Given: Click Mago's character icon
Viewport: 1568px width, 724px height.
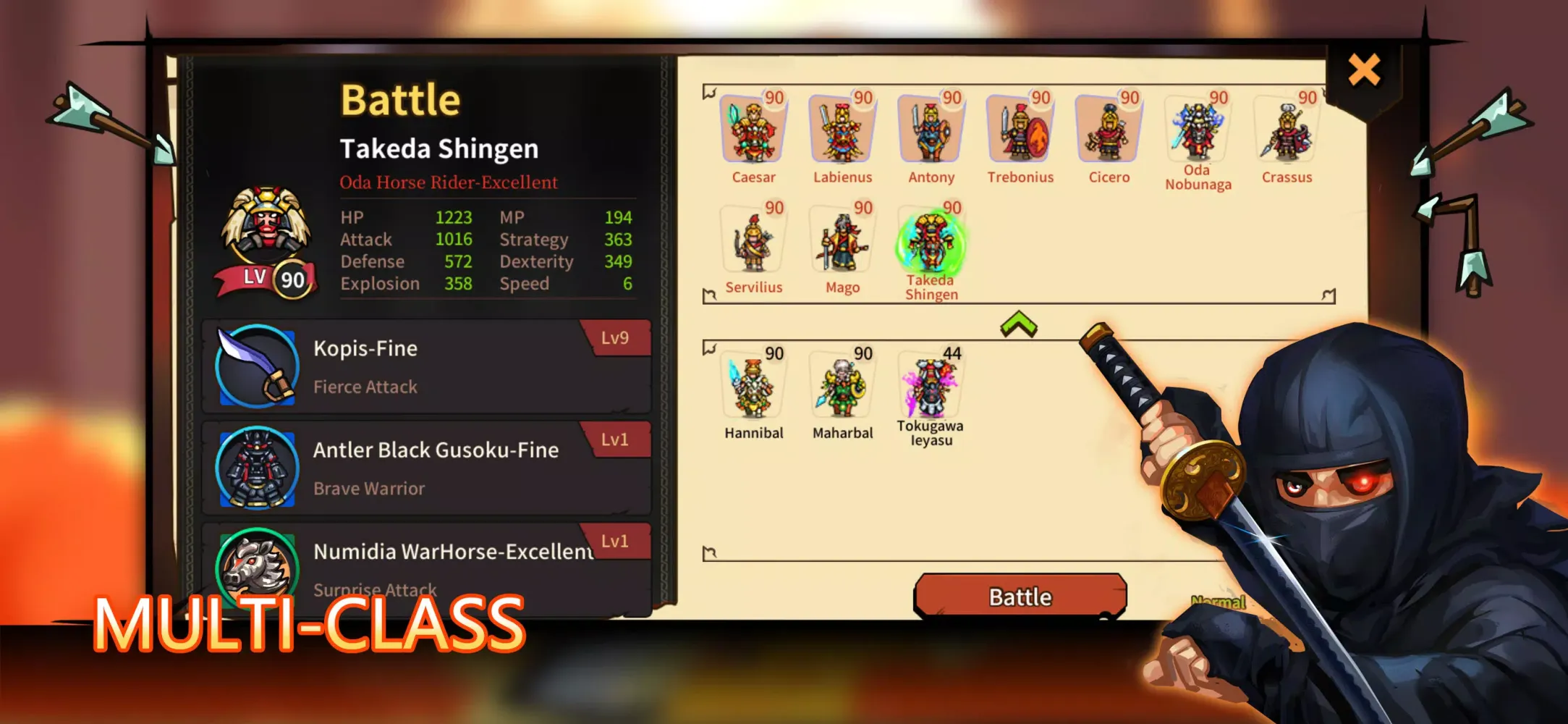Looking at the screenshot, I should 842,241.
